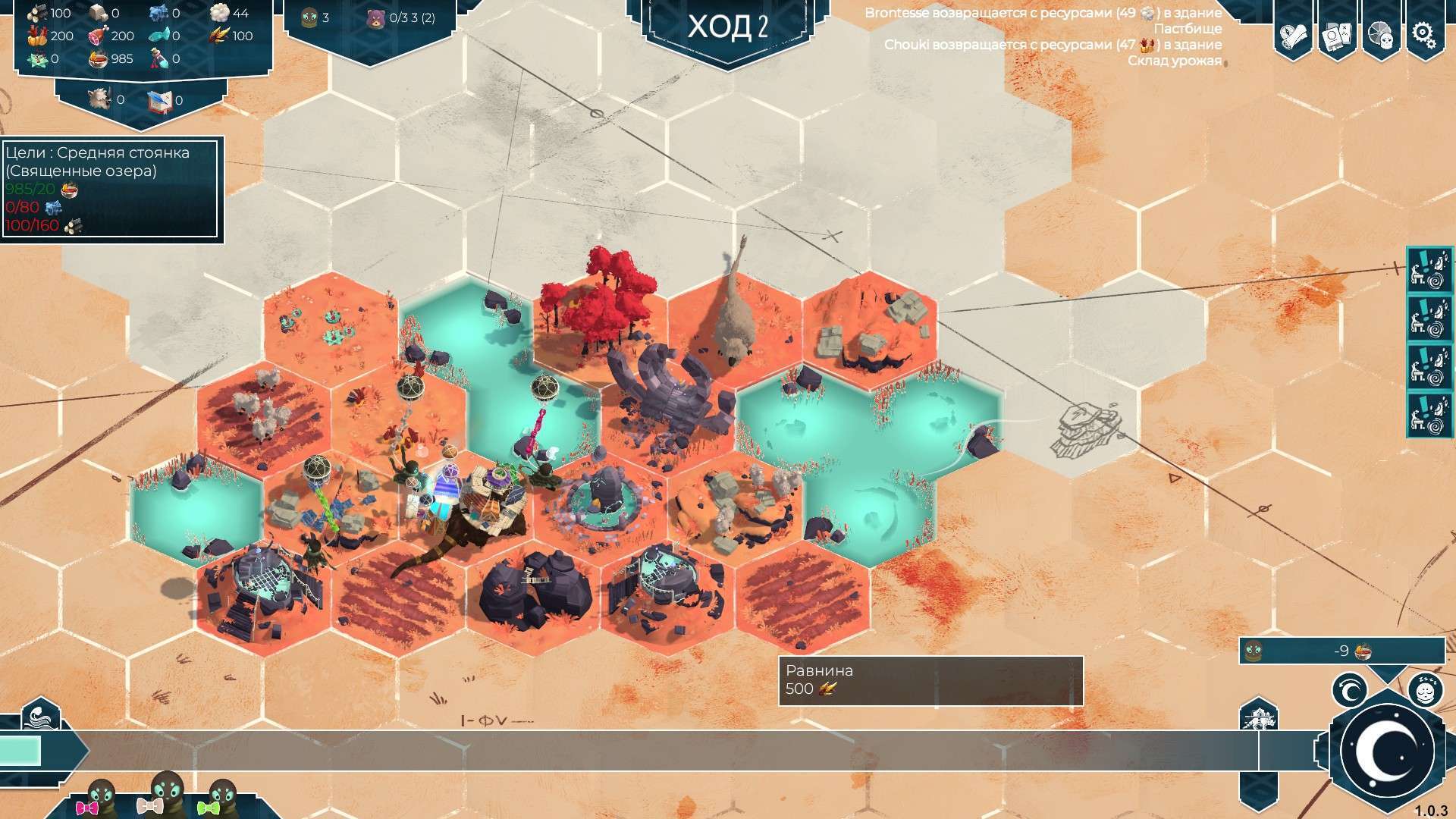This screenshot has width=1456, height=819.
Task: Click the small moon with arrow button
Action: point(1350,691)
